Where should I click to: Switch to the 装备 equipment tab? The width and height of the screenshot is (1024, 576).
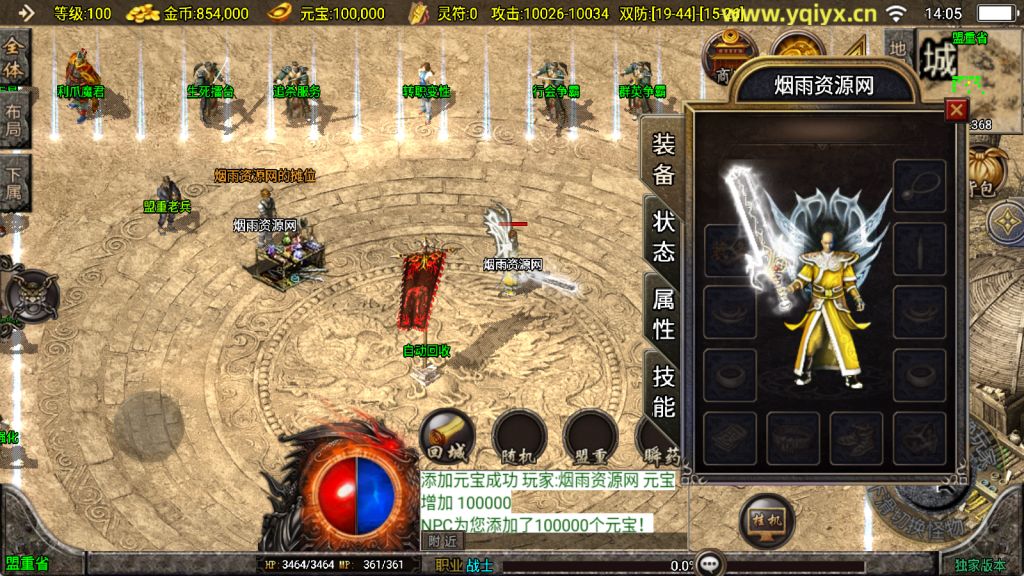(x=664, y=159)
